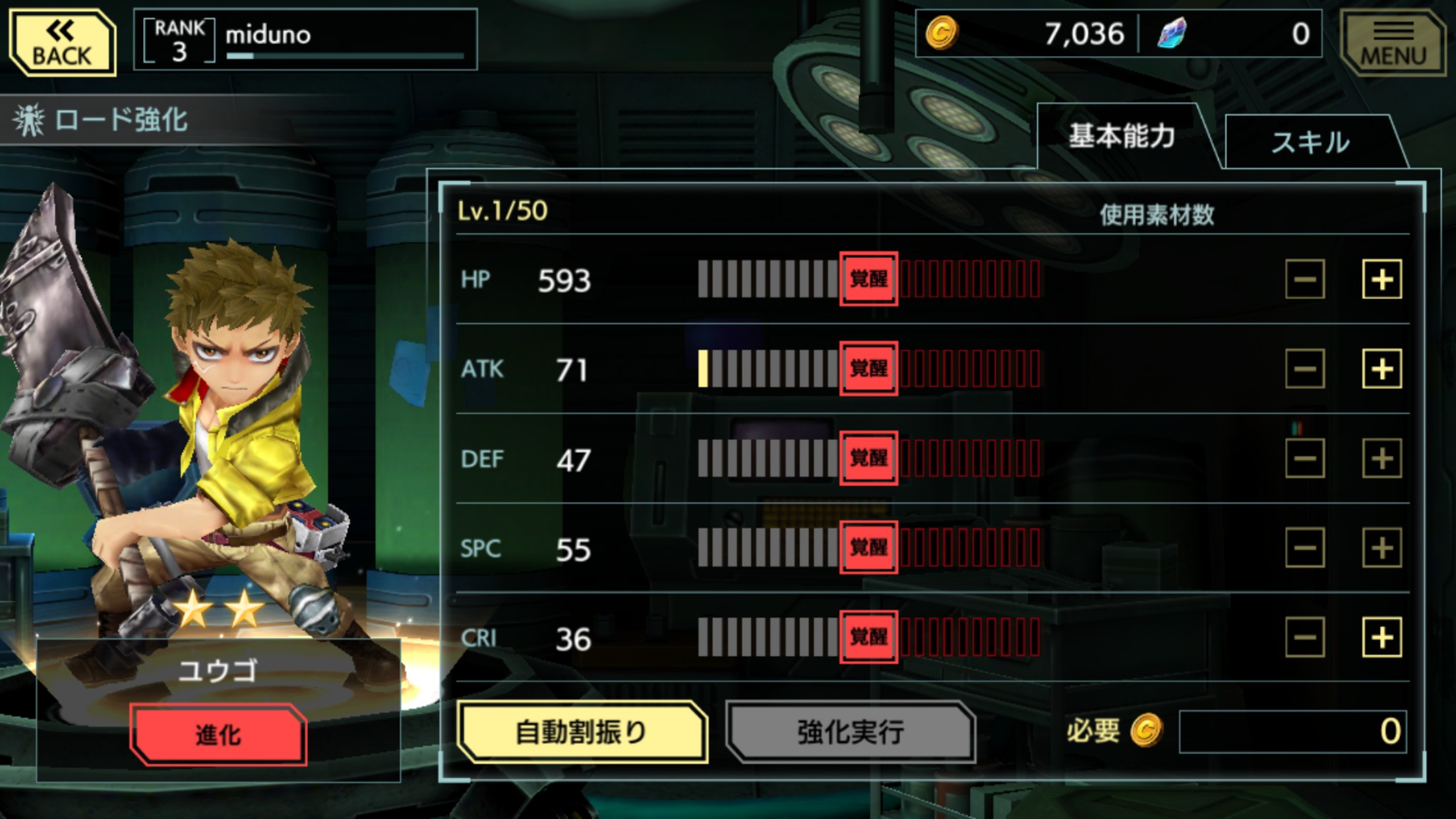Viewport: 1456px width, 819px height.
Task: Tap the 覚醒 awaken marker on HP row
Action: click(x=868, y=280)
